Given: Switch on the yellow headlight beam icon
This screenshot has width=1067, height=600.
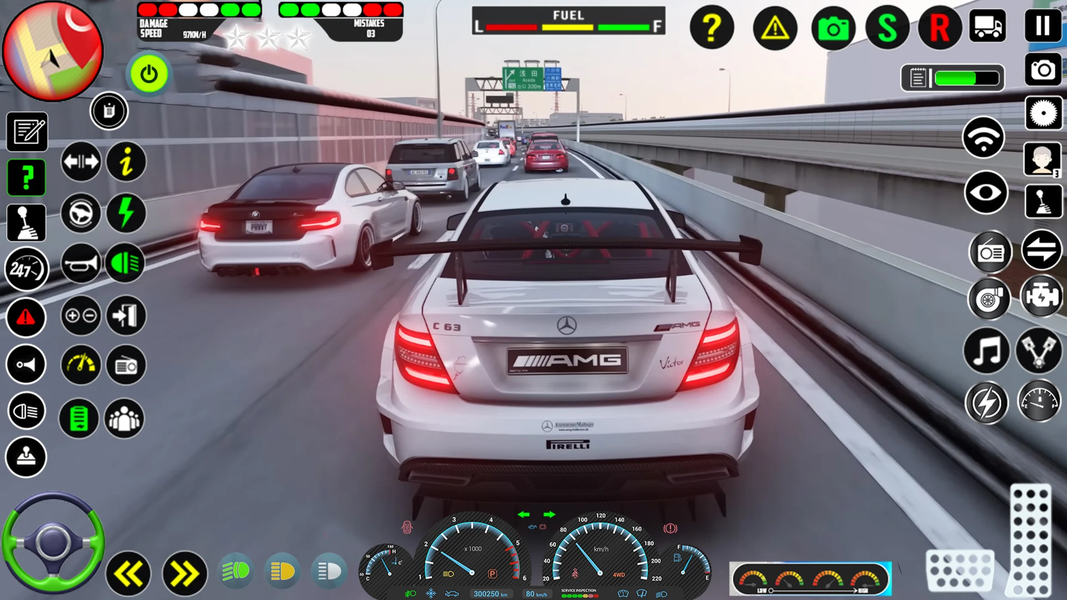Looking at the screenshot, I should click(282, 571).
